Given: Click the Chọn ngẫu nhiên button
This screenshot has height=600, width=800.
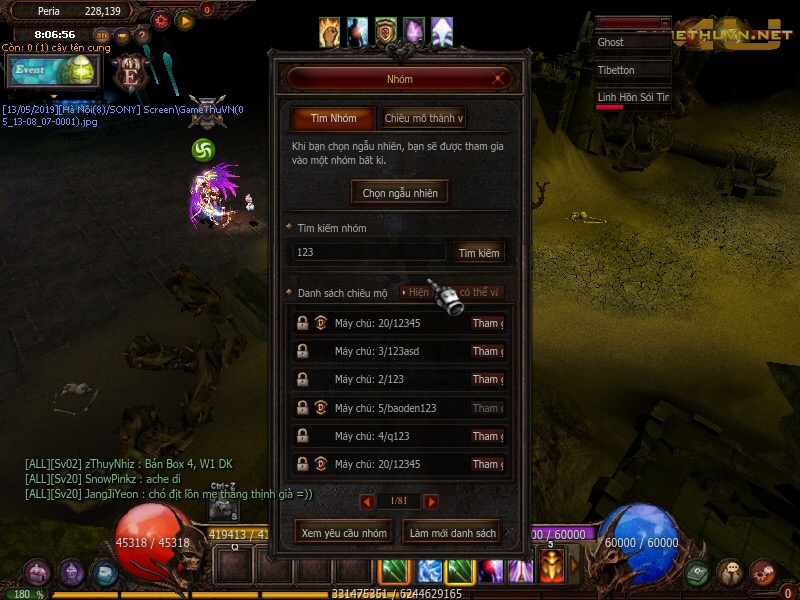Looking at the screenshot, I should pos(400,192).
